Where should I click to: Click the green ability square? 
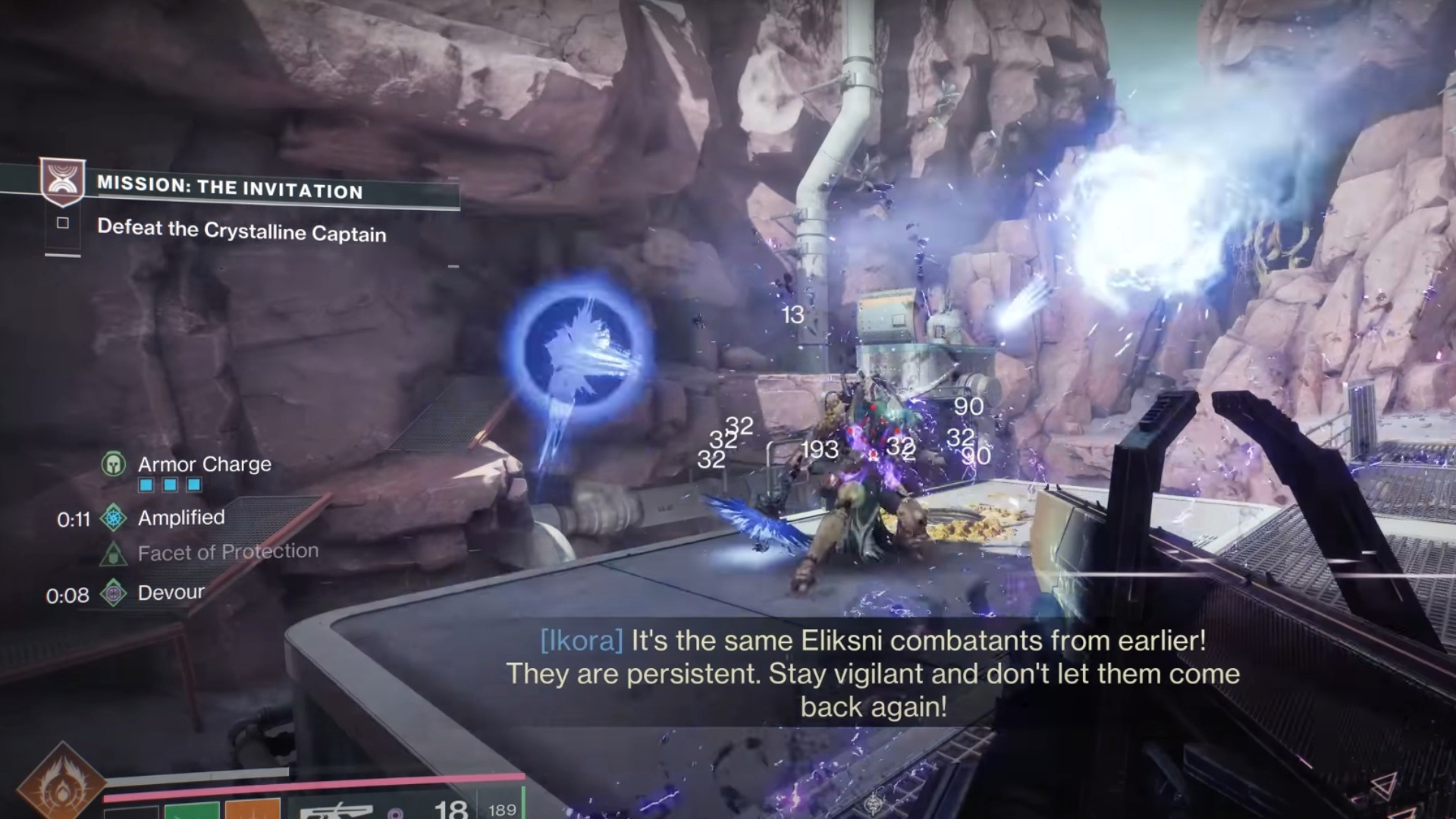tap(192, 810)
